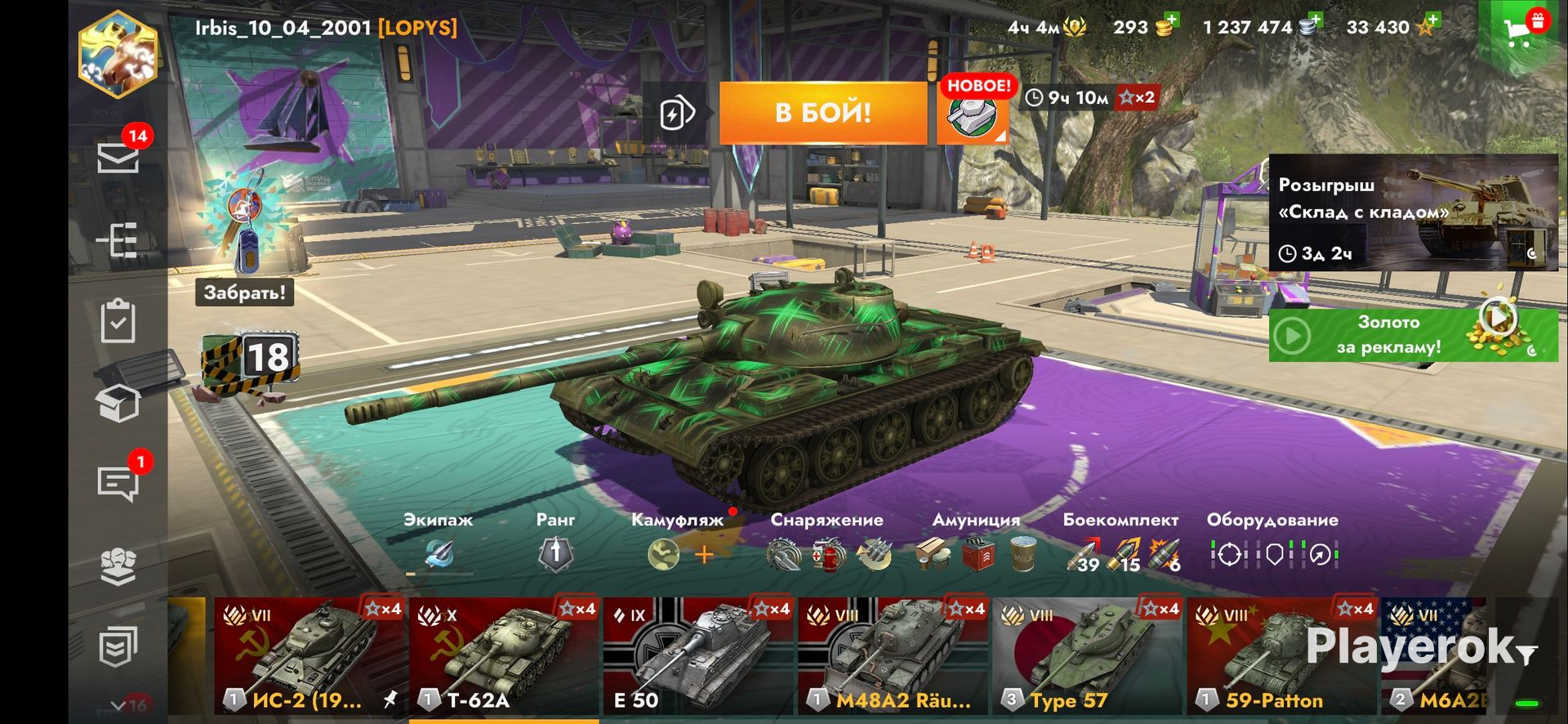This screenshot has width=1568, height=724.
Task: Open the chat messages icon
Action: (x=118, y=483)
